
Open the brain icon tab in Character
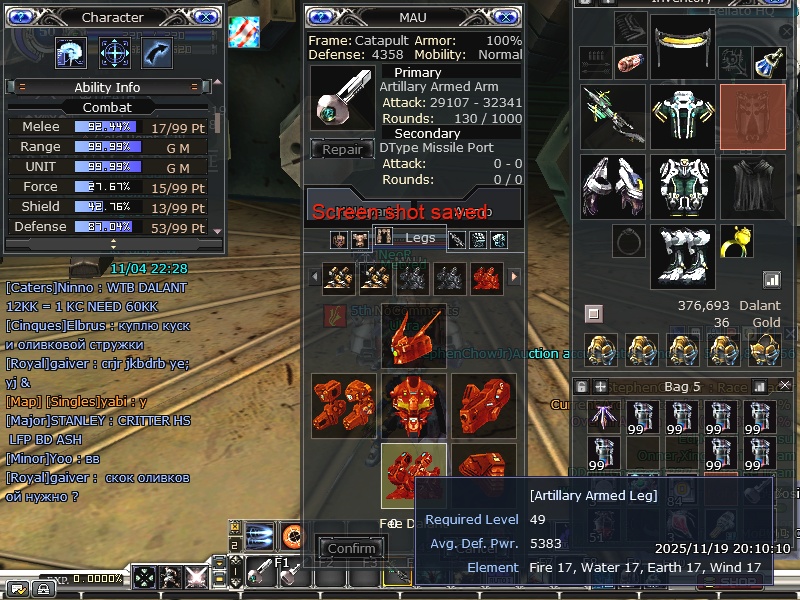point(71,52)
